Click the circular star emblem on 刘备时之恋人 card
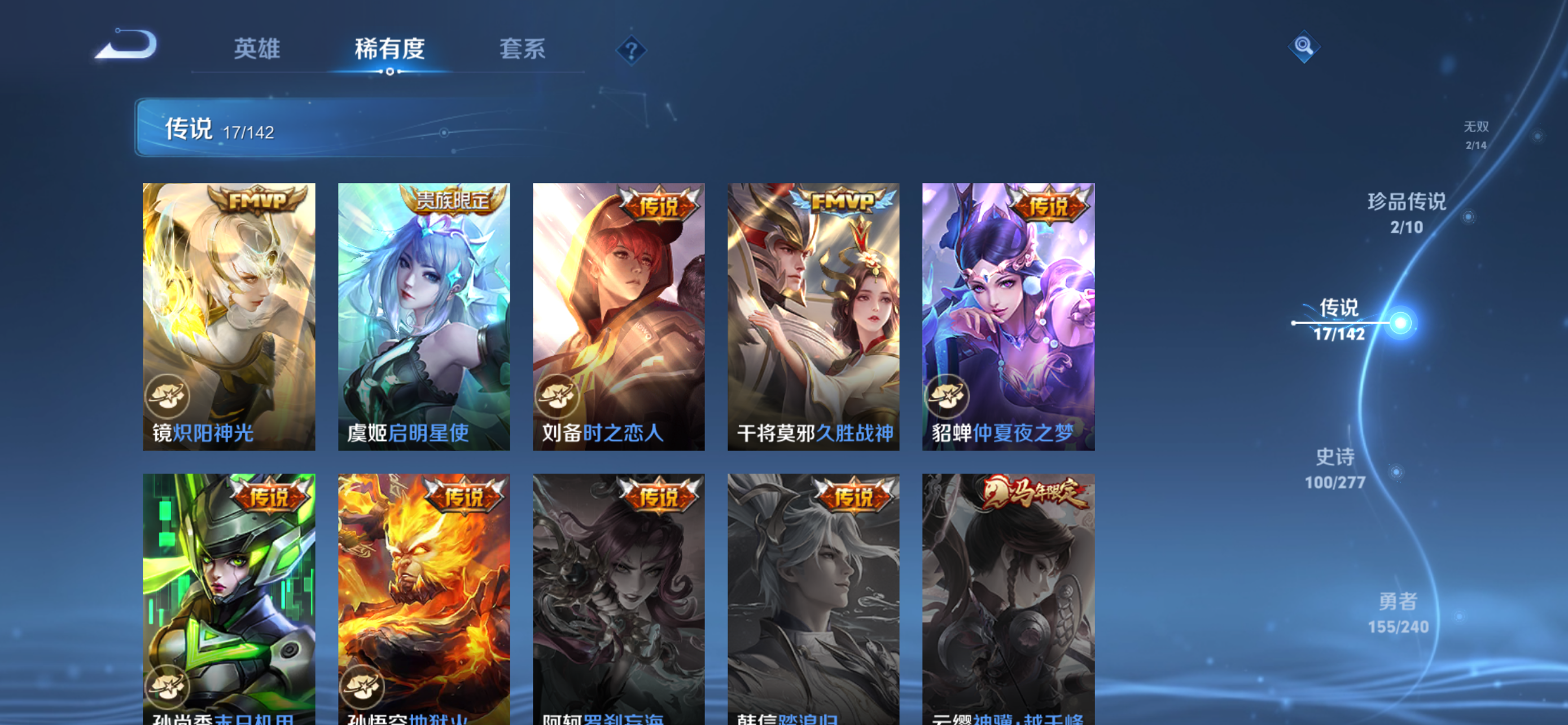The height and width of the screenshot is (725, 1568). (x=558, y=396)
